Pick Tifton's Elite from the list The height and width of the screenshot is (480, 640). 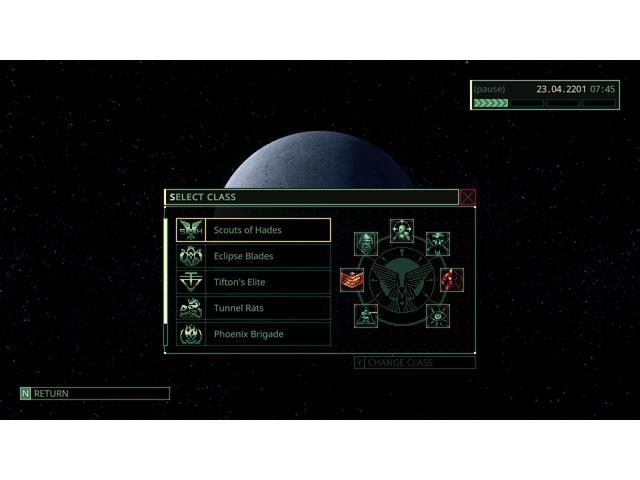click(253, 282)
